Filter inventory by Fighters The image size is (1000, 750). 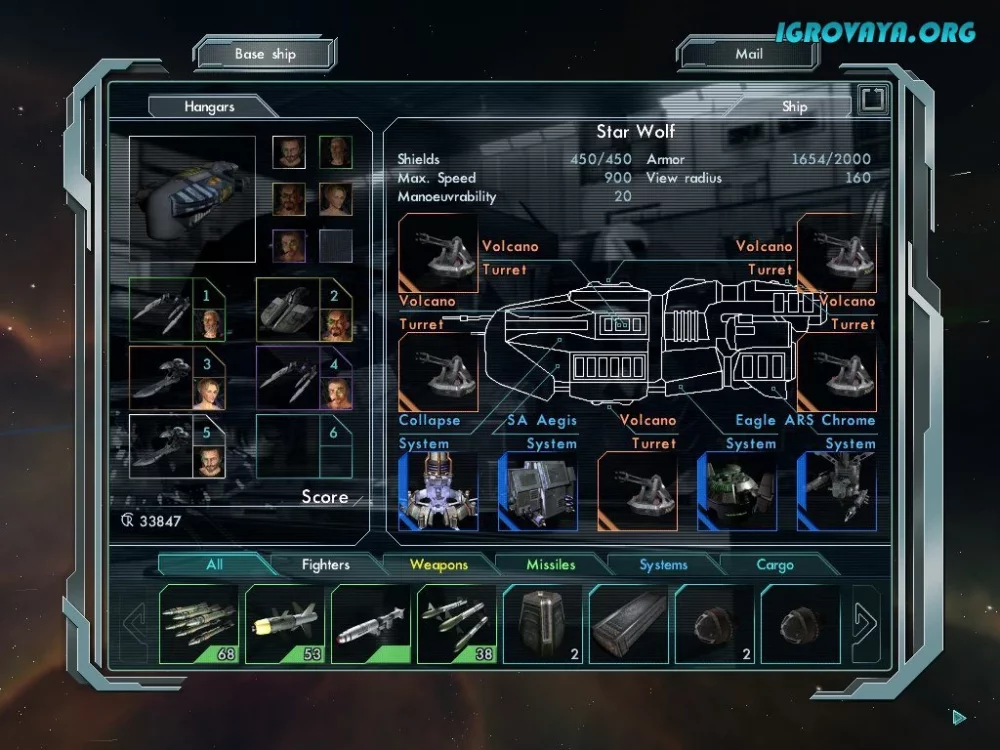(x=326, y=565)
